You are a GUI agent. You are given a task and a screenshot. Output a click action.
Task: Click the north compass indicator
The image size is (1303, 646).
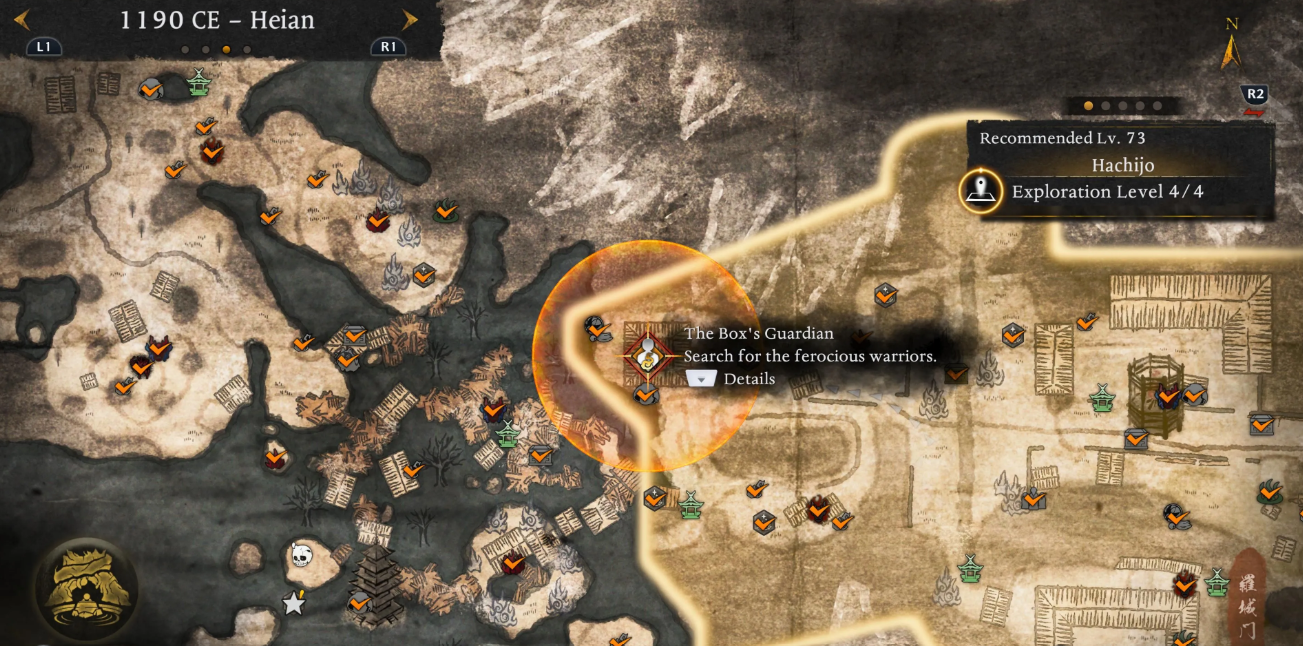1232,45
